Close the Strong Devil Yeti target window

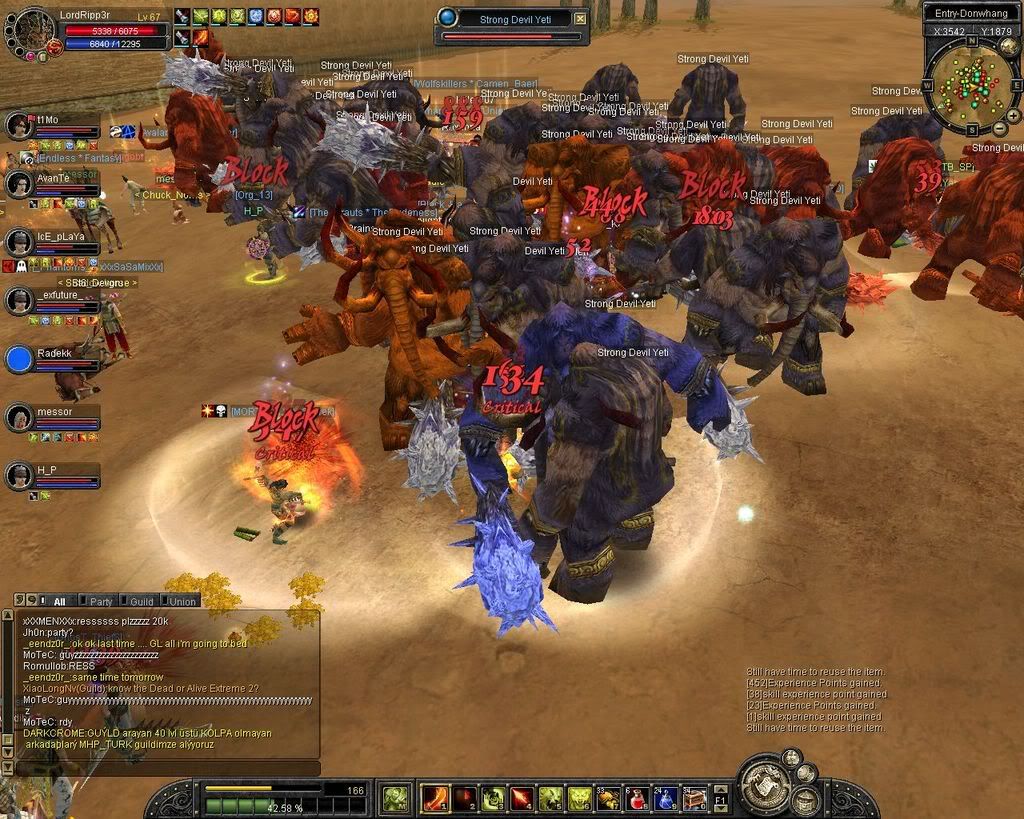pyautogui.click(x=580, y=18)
